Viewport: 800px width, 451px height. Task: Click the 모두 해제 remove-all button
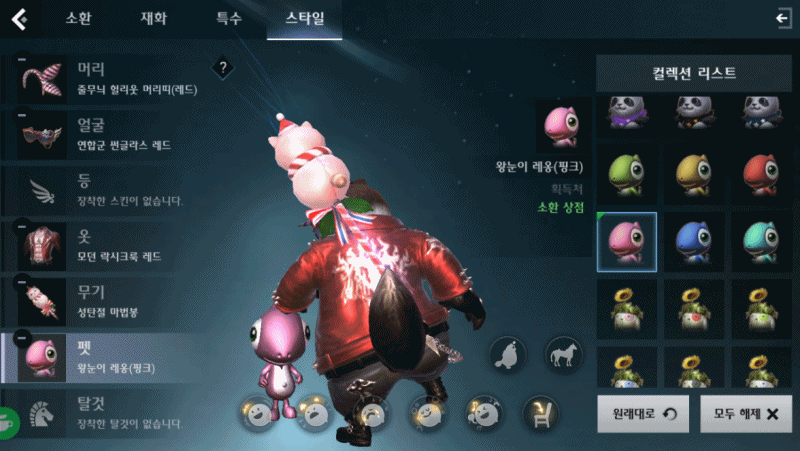tap(745, 412)
